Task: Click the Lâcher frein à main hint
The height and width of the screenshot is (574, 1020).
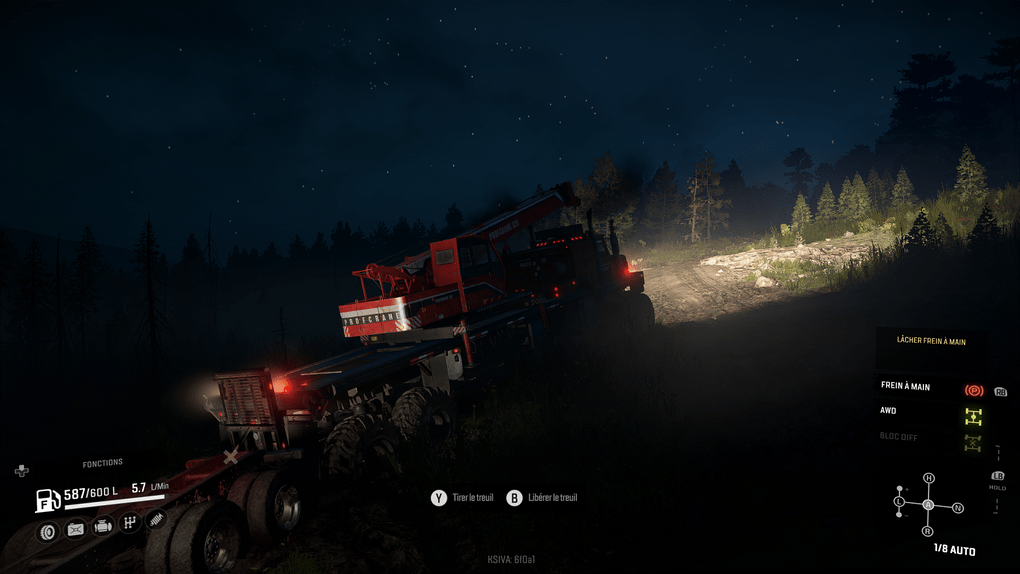Action: click(x=931, y=342)
